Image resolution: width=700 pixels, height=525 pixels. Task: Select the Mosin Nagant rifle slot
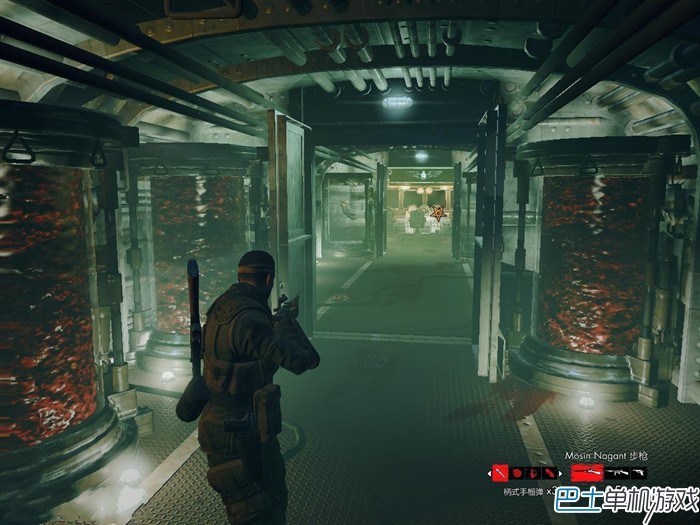[x=588, y=472]
